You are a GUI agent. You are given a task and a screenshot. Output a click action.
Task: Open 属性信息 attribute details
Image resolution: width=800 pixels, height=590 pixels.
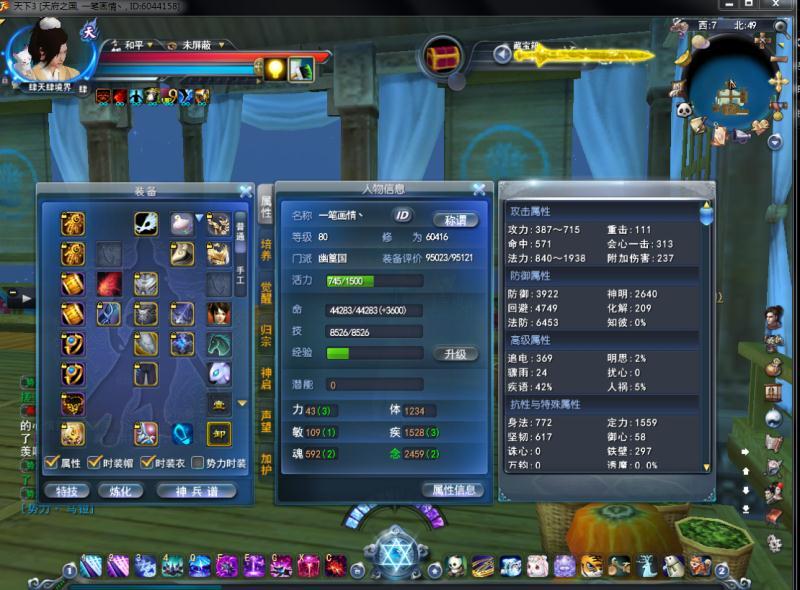click(x=455, y=489)
